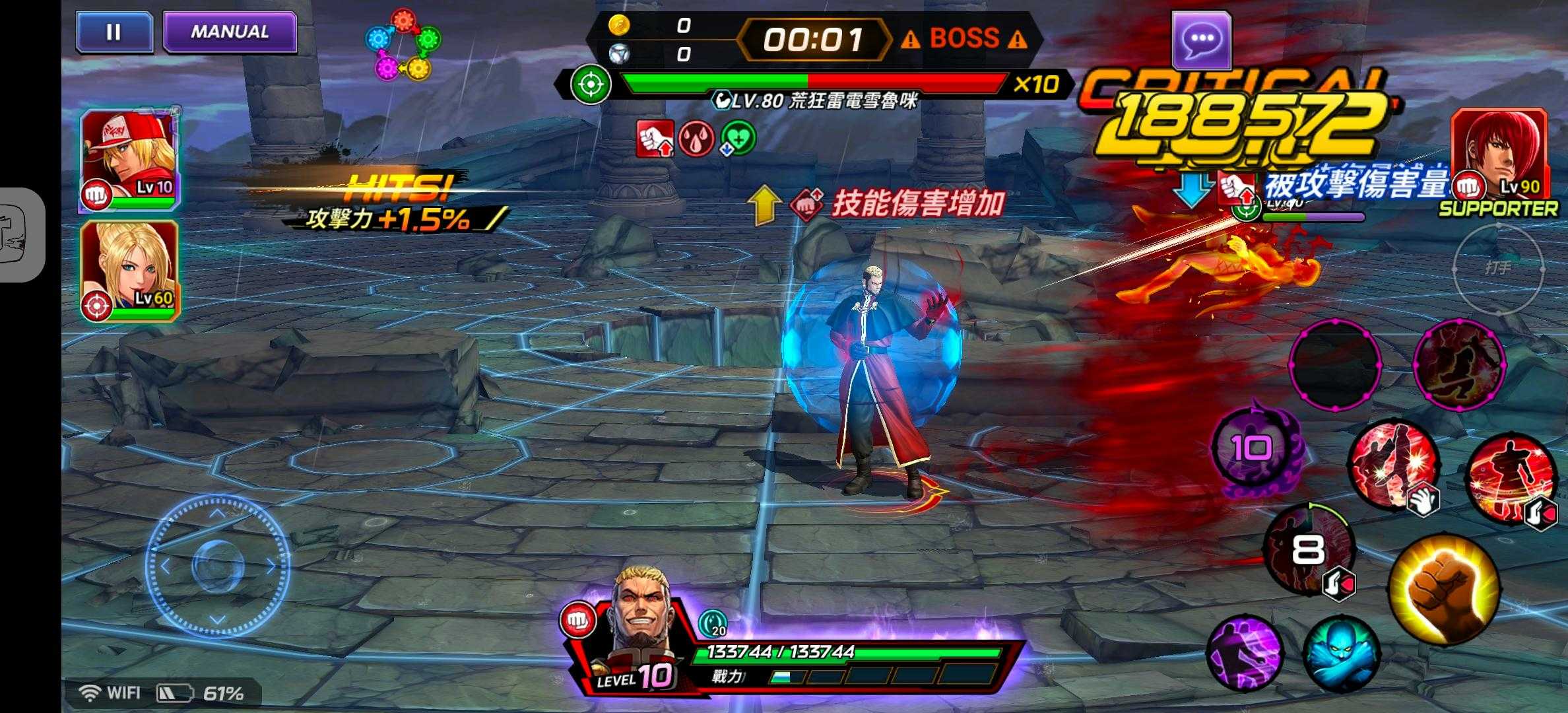Switch to the Lv 10 red-cap fighter

[129, 161]
